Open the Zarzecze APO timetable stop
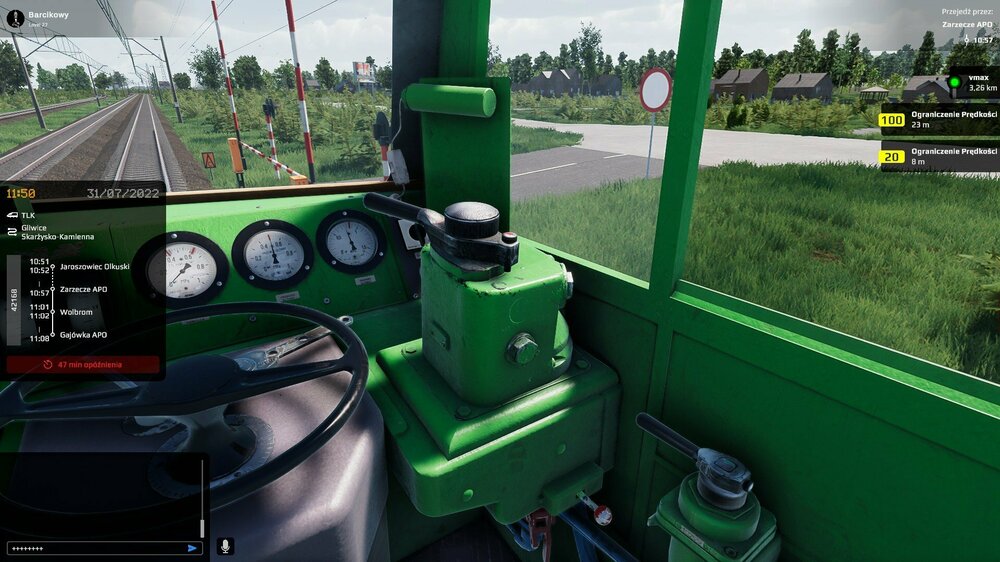This screenshot has height=562, width=1000. point(84,289)
